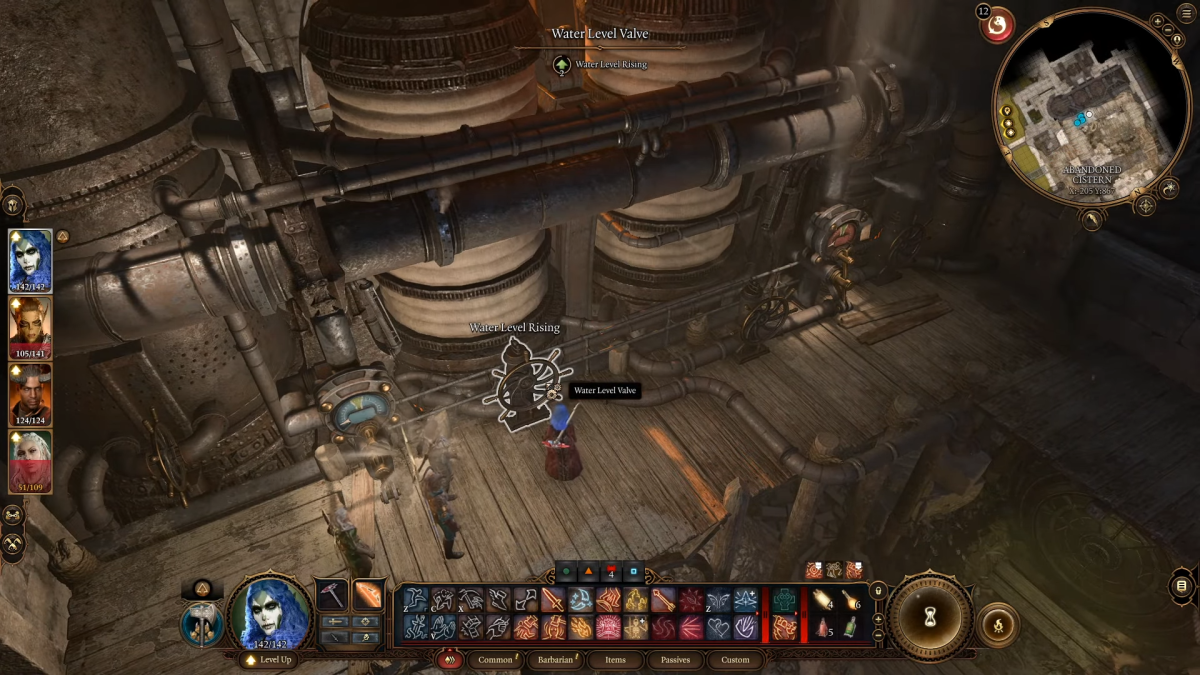Switch to the Custom tab
The height and width of the screenshot is (675, 1200).
(x=735, y=660)
